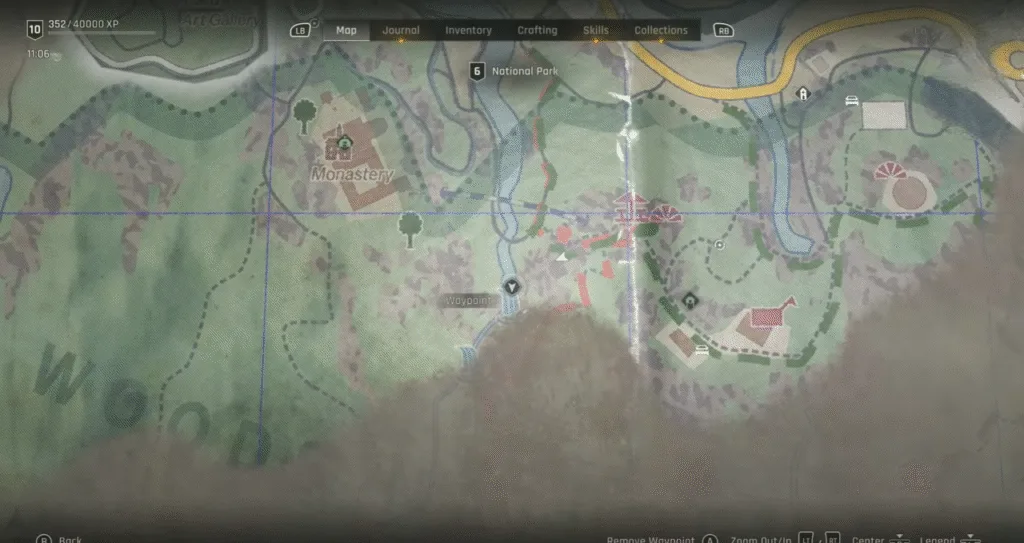Go to the Crafting tab

[537, 30]
